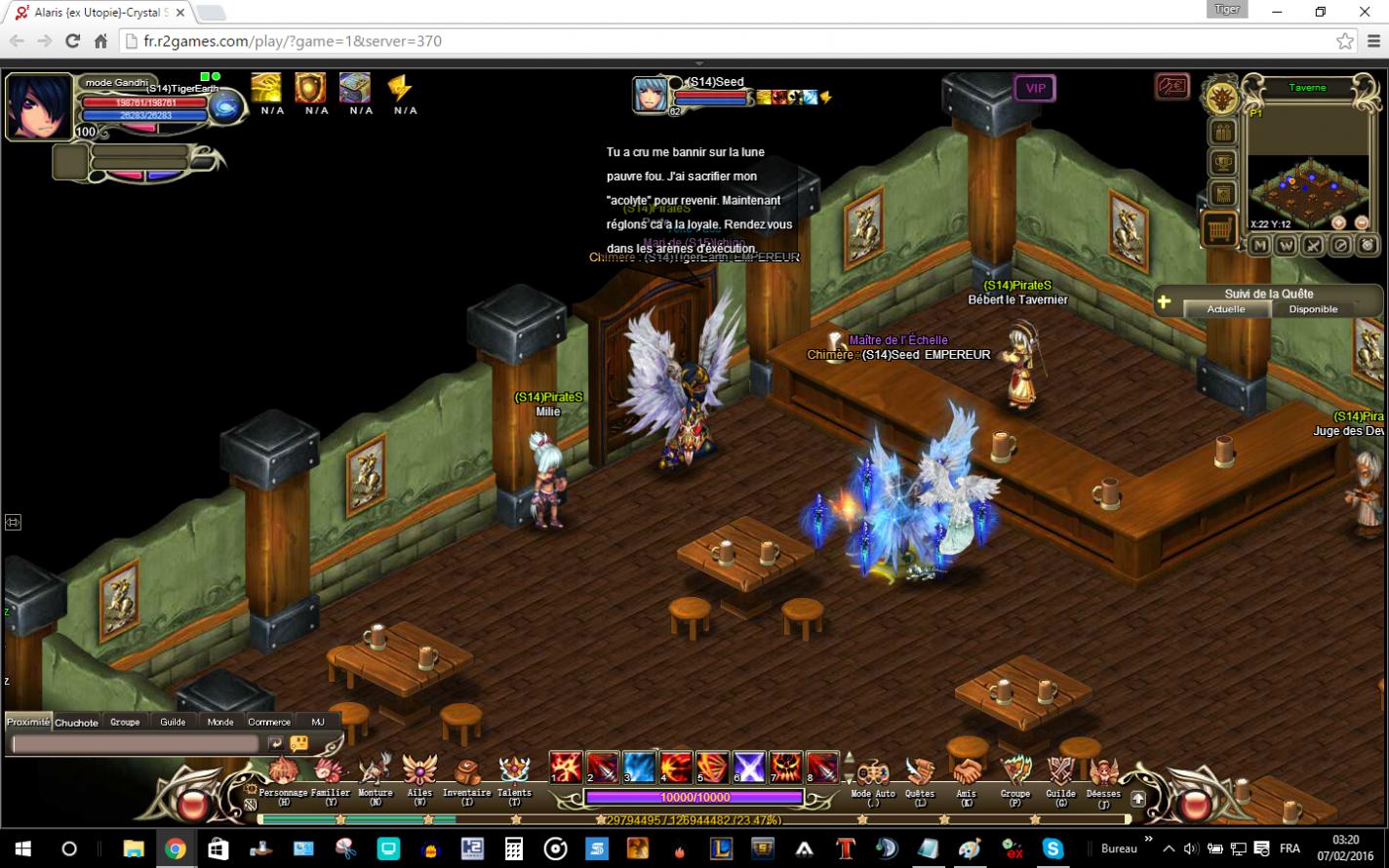Open the Guilde menu in the bottom bar
1389x868 pixels.
[x=1060, y=773]
